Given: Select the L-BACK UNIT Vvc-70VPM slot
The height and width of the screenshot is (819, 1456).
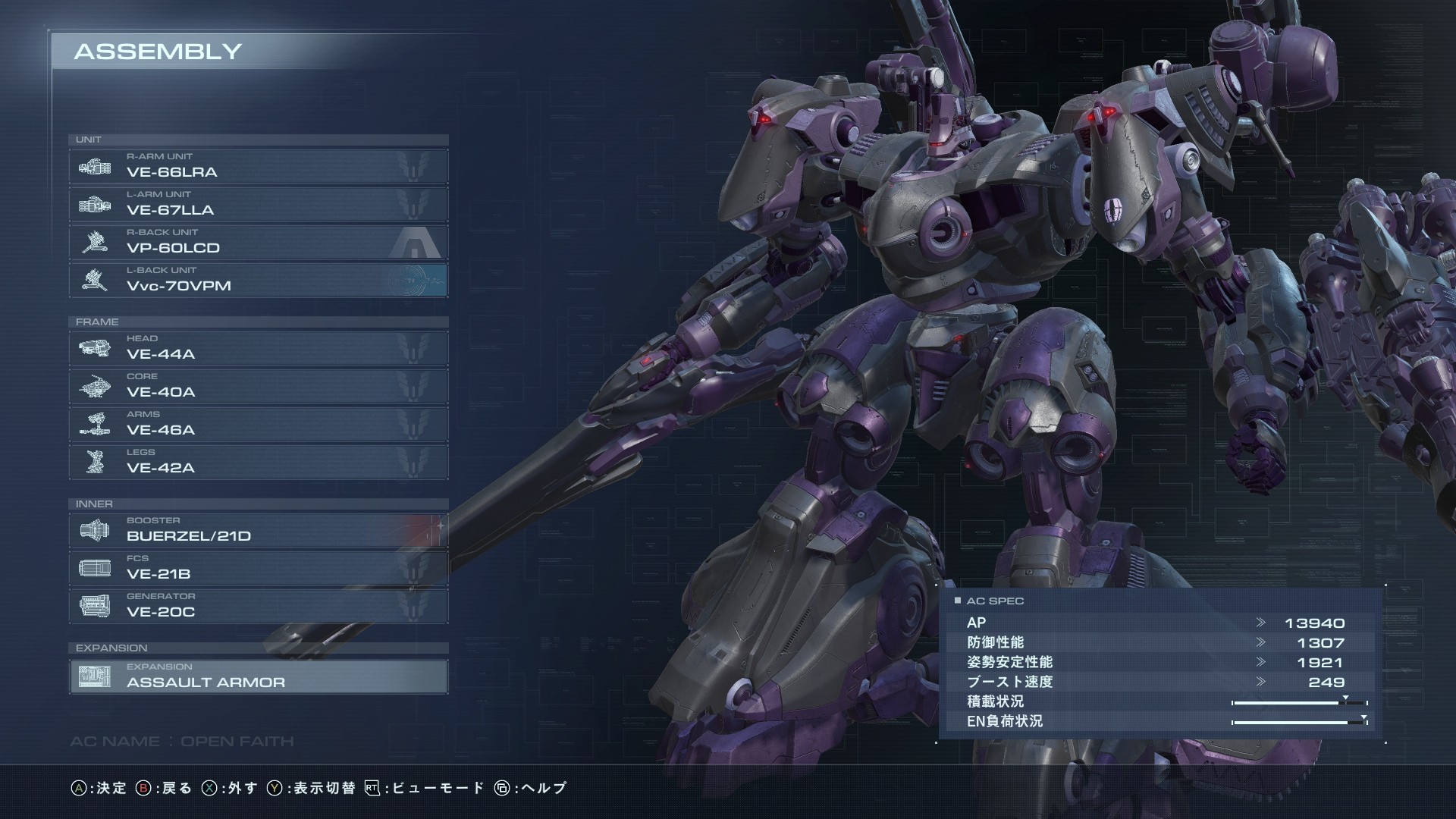Looking at the screenshot, I should (258, 280).
